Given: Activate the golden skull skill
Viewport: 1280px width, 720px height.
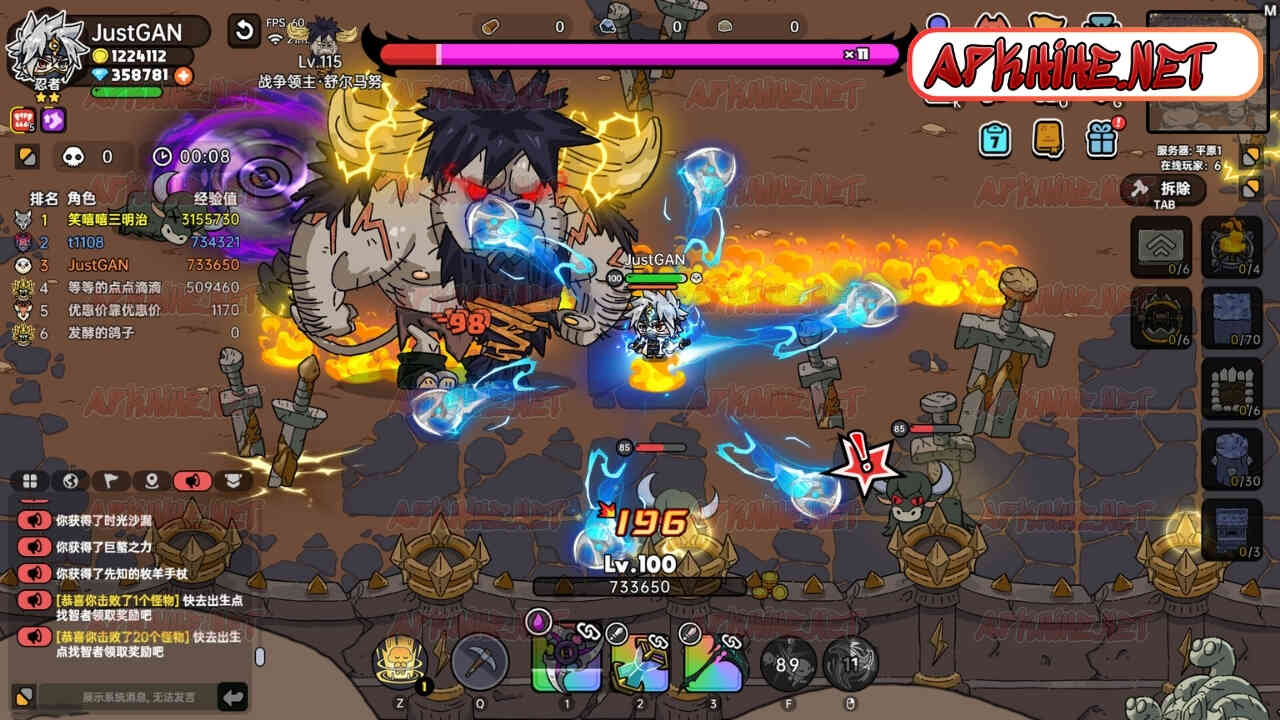Looking at the screenshot, I should coord(400,661).
